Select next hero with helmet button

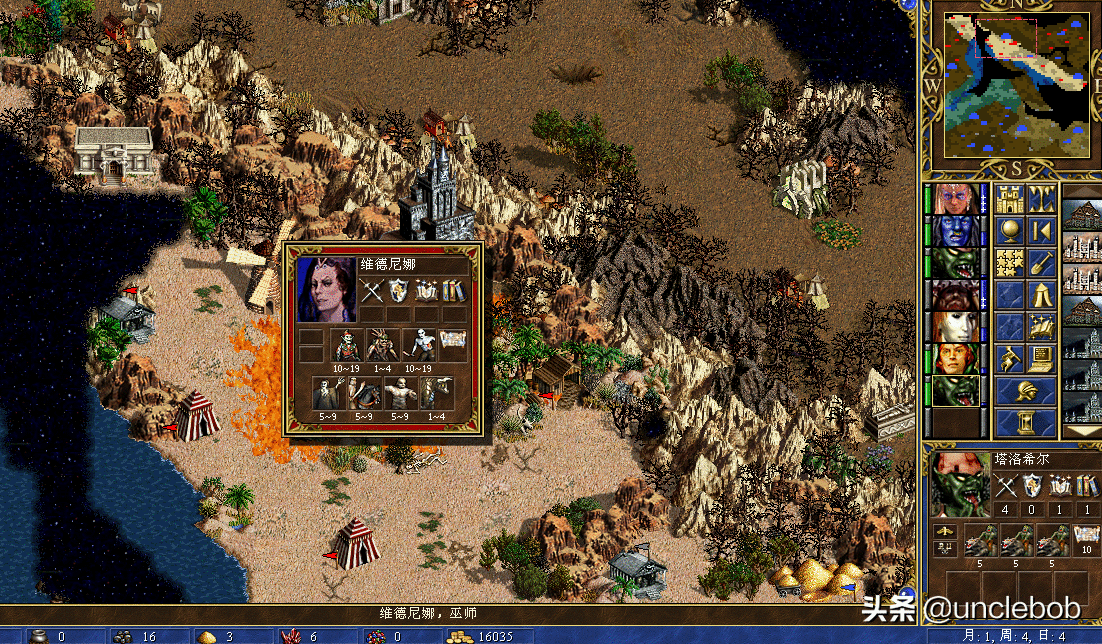click(1025, 390)
